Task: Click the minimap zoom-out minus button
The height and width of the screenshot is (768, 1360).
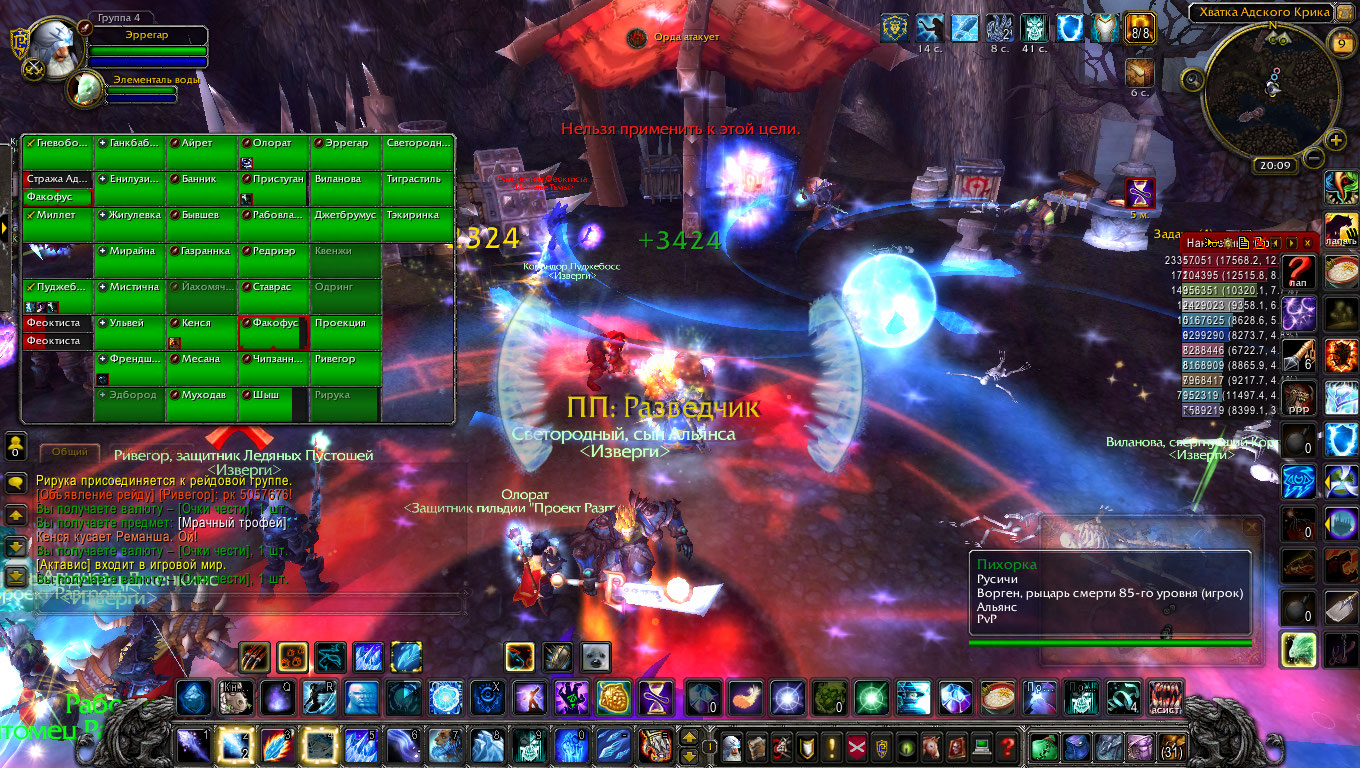Action: pos(1314,157)
